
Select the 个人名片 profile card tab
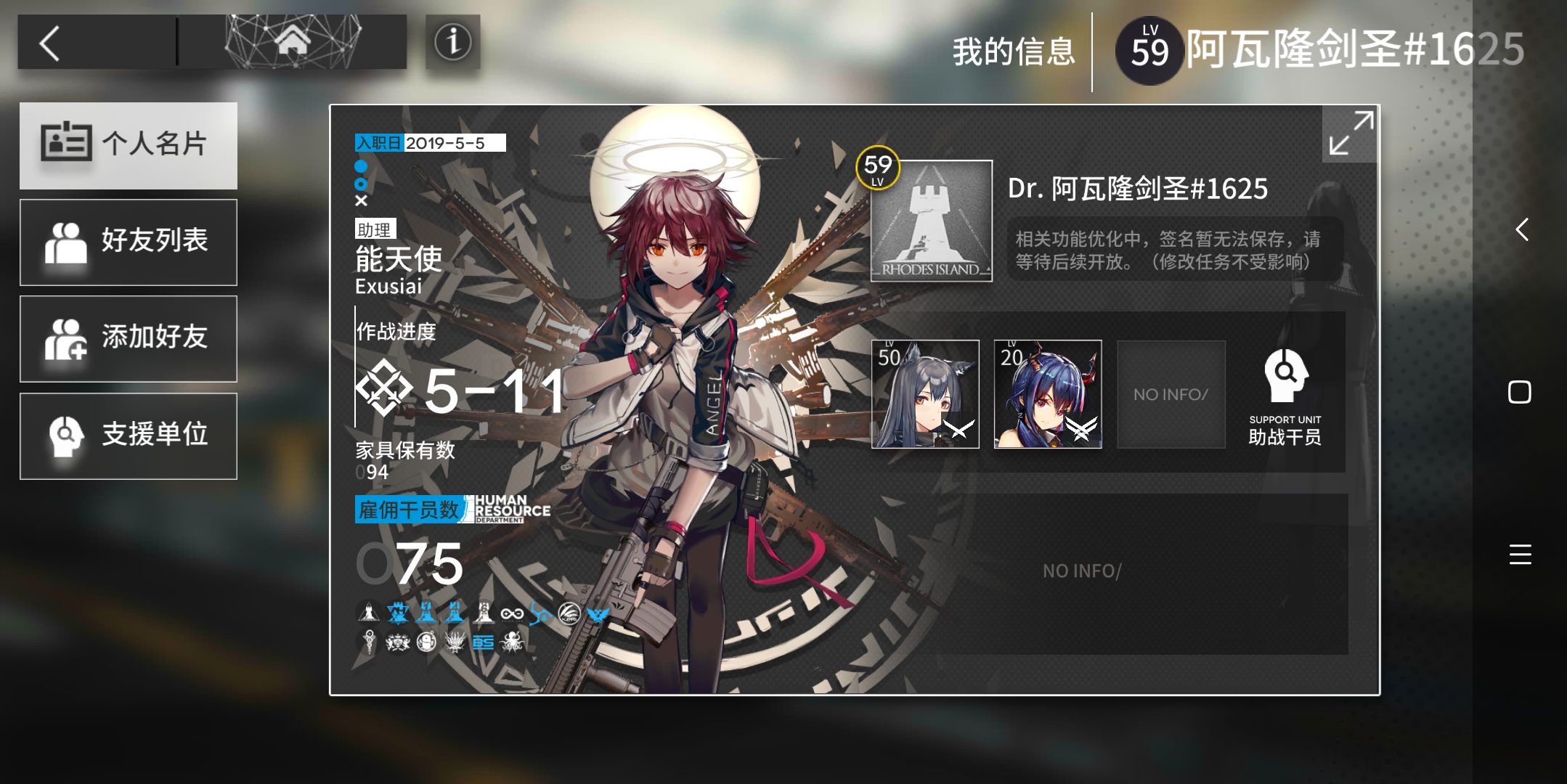pos(129,145)
